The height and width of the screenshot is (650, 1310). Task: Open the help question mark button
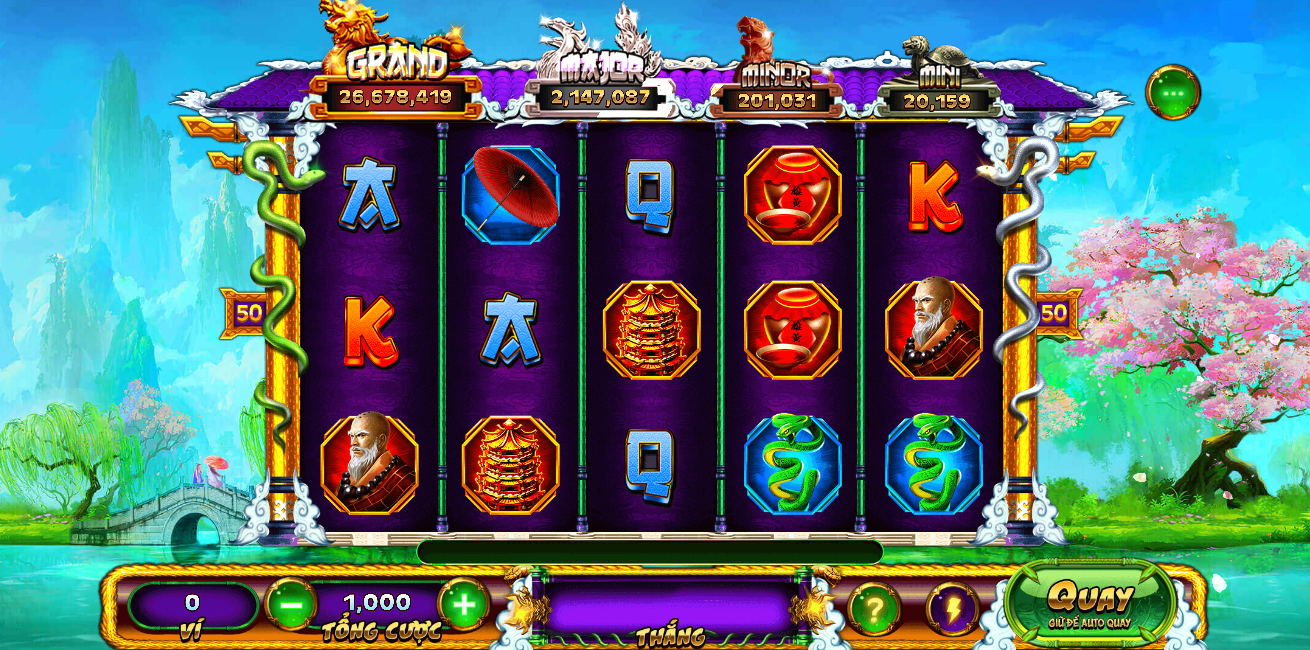click(x=874, y=608)
